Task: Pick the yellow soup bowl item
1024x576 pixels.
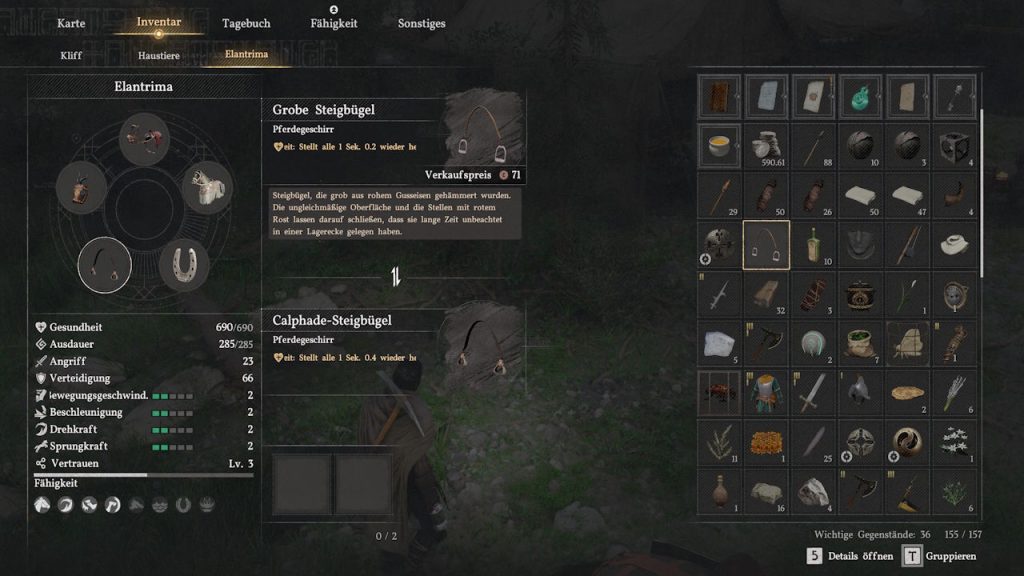Action: click(719, 146)
